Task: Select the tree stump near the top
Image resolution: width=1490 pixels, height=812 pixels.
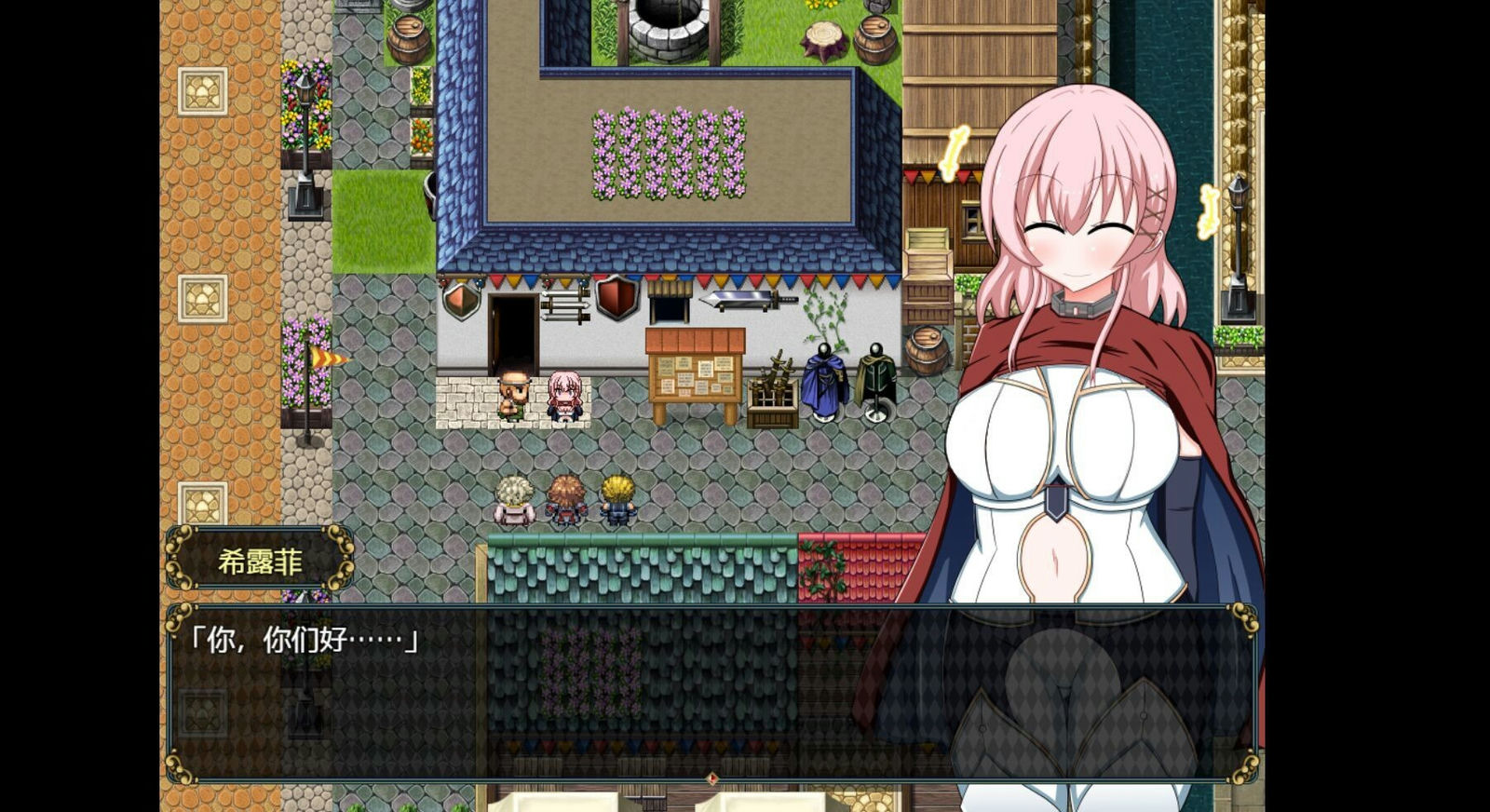Action: pyautogui.click(x=821, y=37)
